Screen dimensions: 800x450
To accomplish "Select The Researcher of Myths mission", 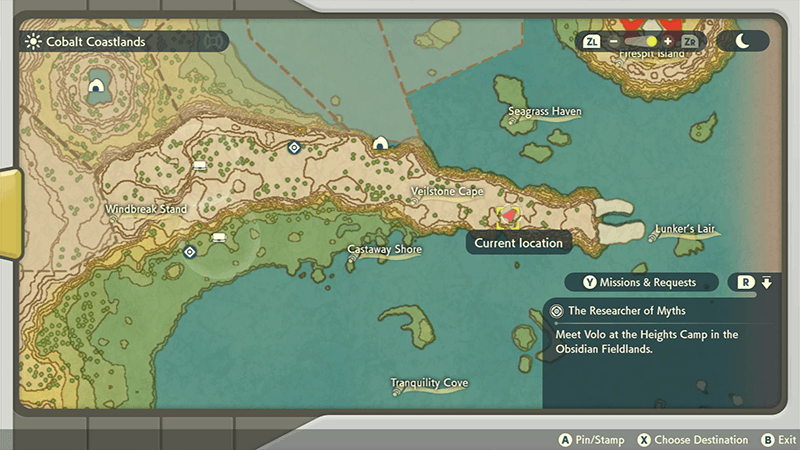I will (x=627, y=311).
